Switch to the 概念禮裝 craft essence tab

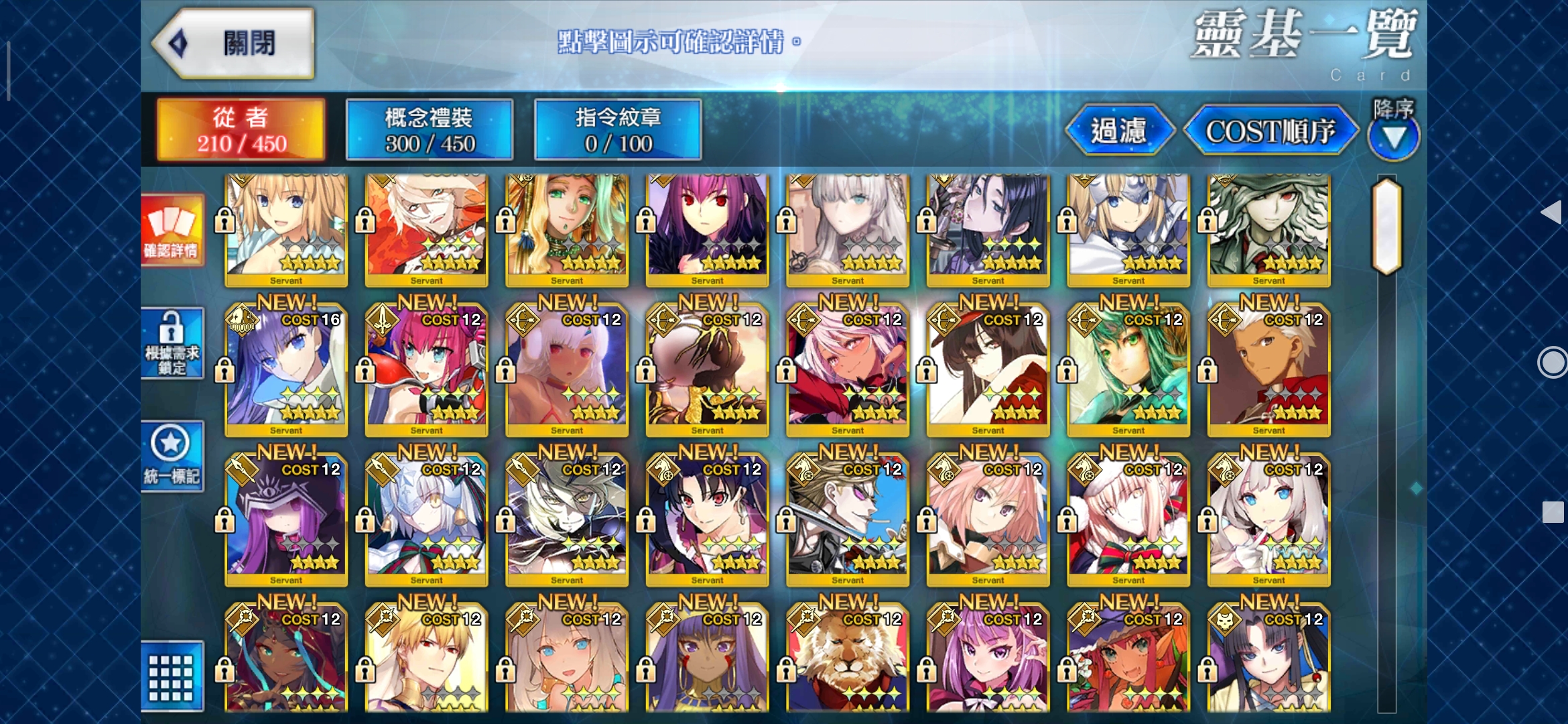click(429, 129)
